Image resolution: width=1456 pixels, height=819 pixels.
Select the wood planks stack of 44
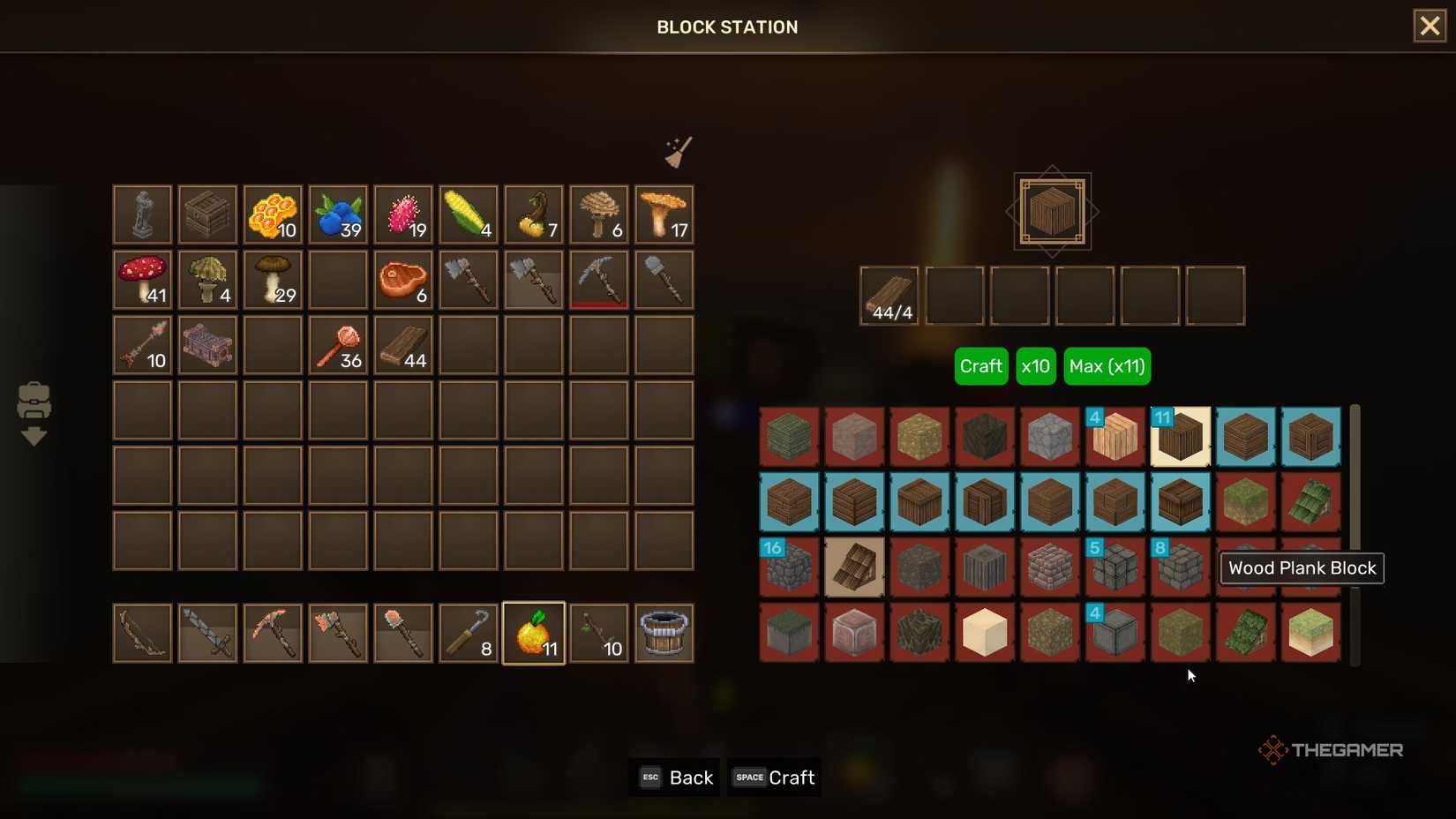click(403, 345)
